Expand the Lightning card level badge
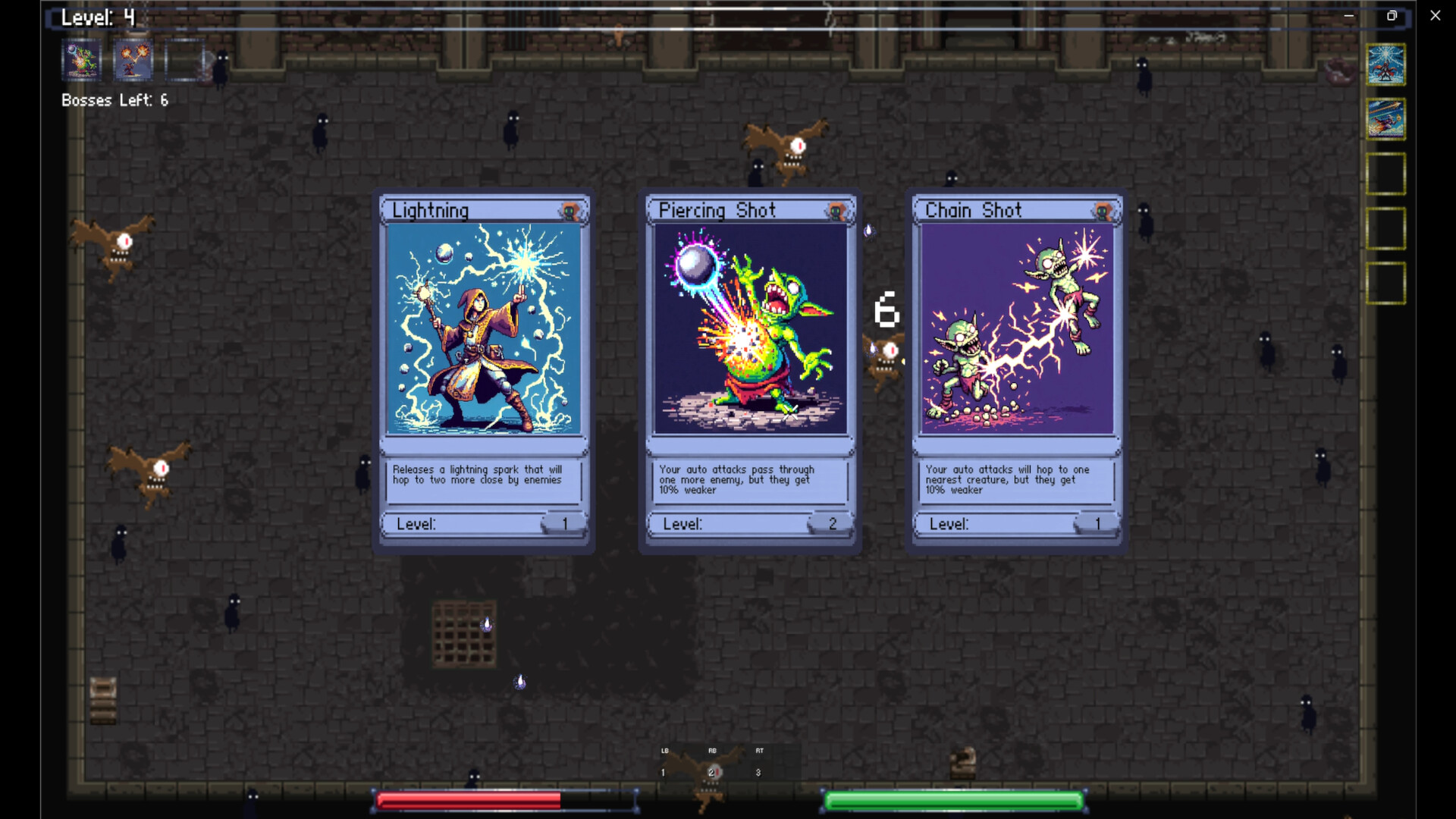This screenshot has width=1456, height=819. point(563,522)
